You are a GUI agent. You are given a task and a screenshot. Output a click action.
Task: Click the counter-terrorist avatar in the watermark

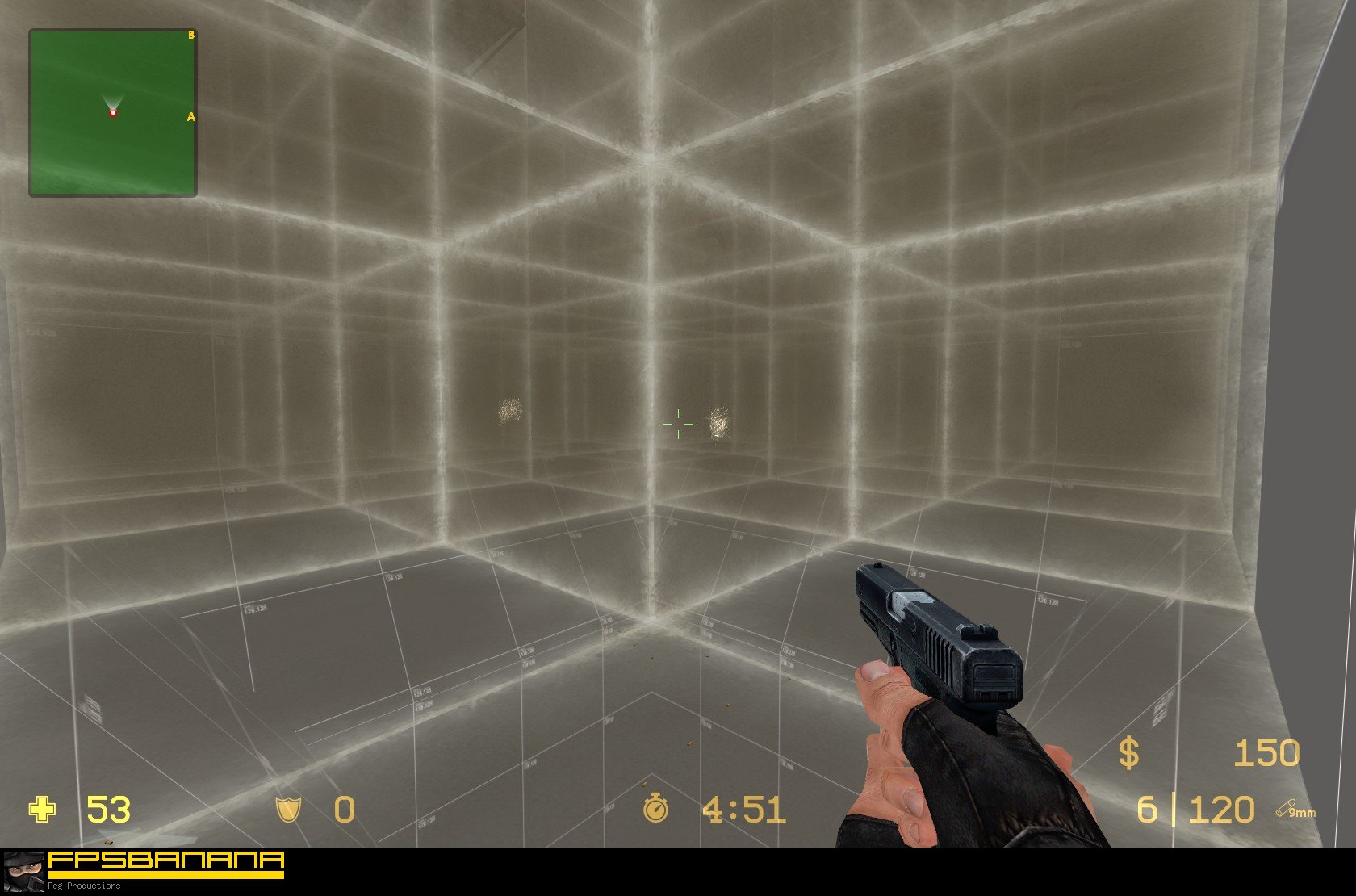[23, 872]
